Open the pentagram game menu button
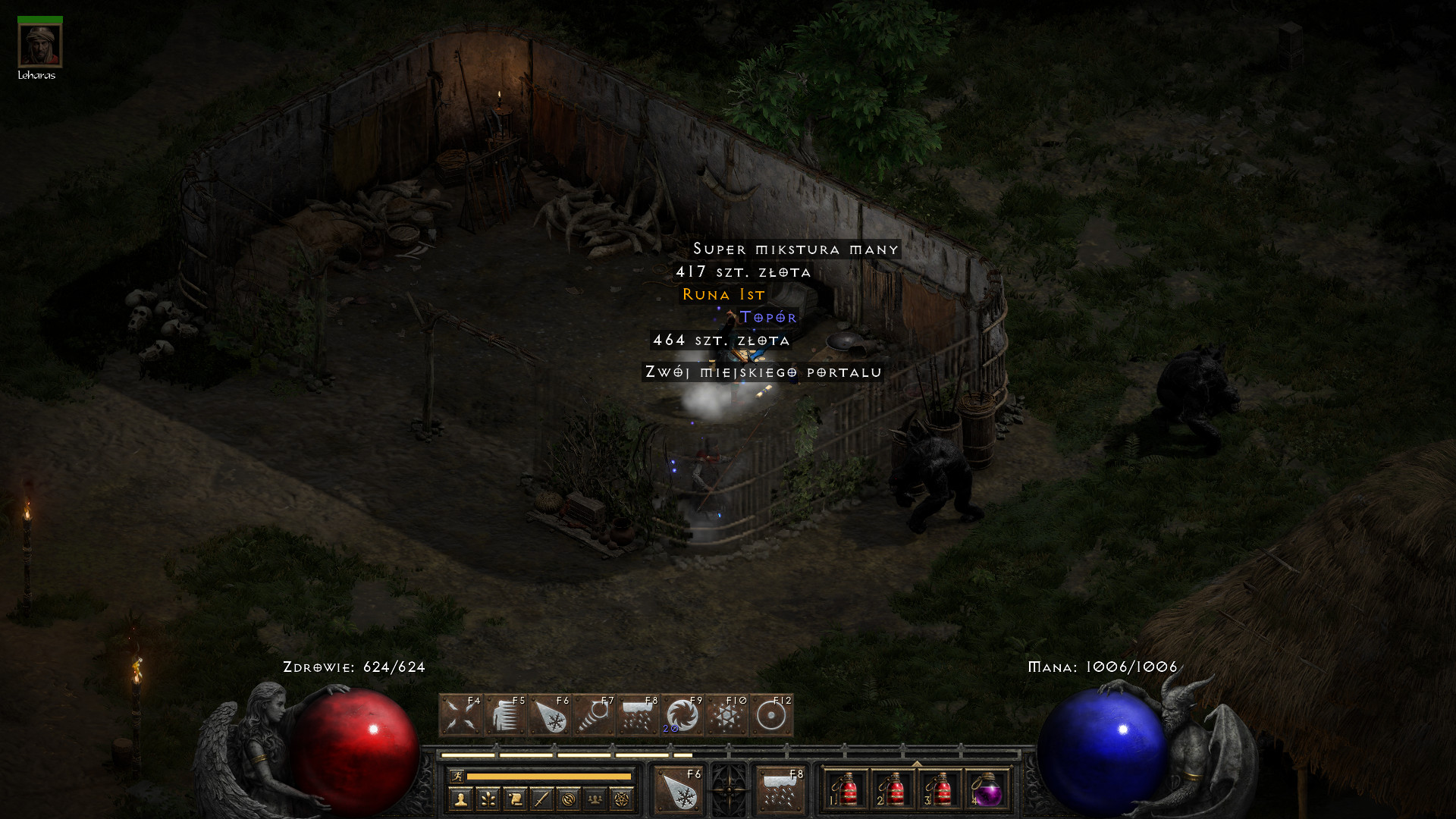This screenshot has width=1456, height=819. coord(621,799)
